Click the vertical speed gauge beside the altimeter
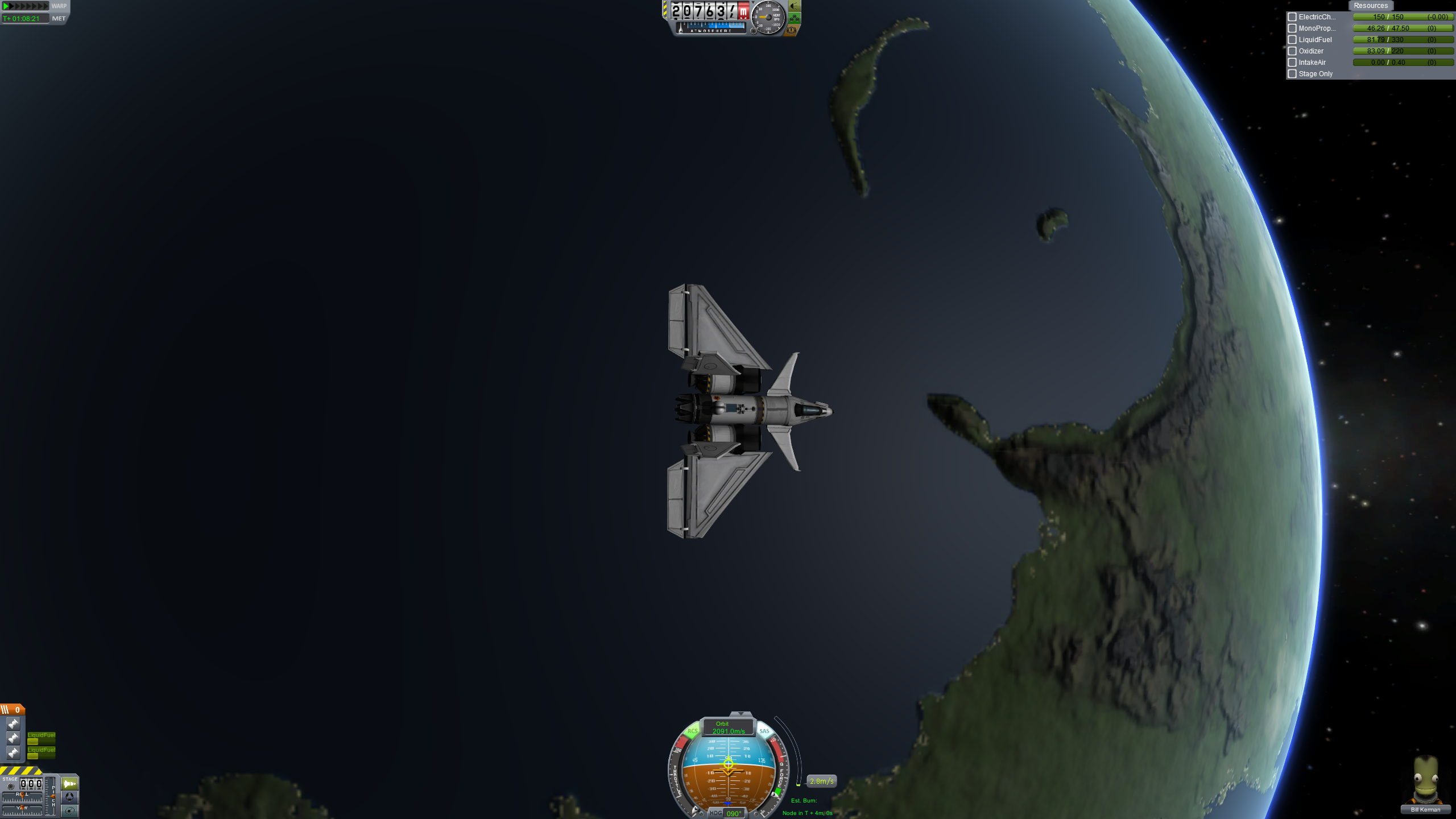 pos(768,18)
